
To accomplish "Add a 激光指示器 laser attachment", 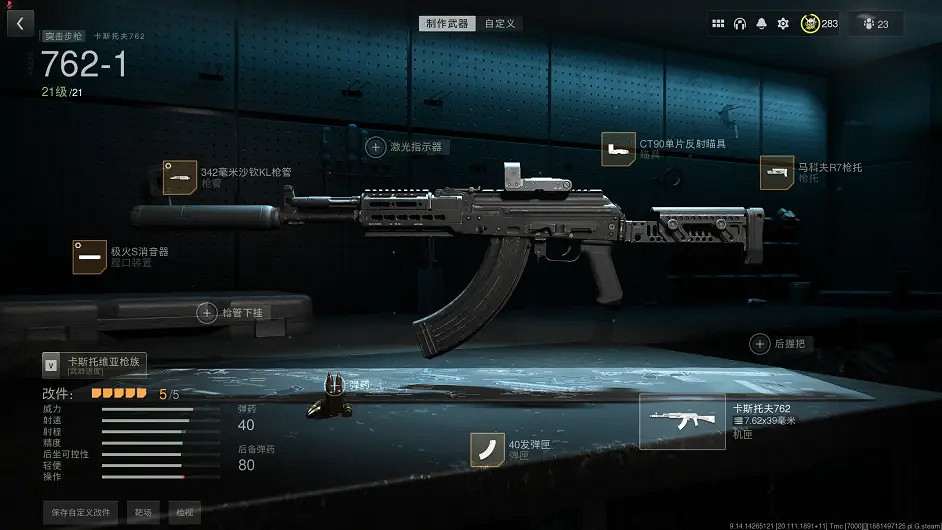I will tap(376, 147).
